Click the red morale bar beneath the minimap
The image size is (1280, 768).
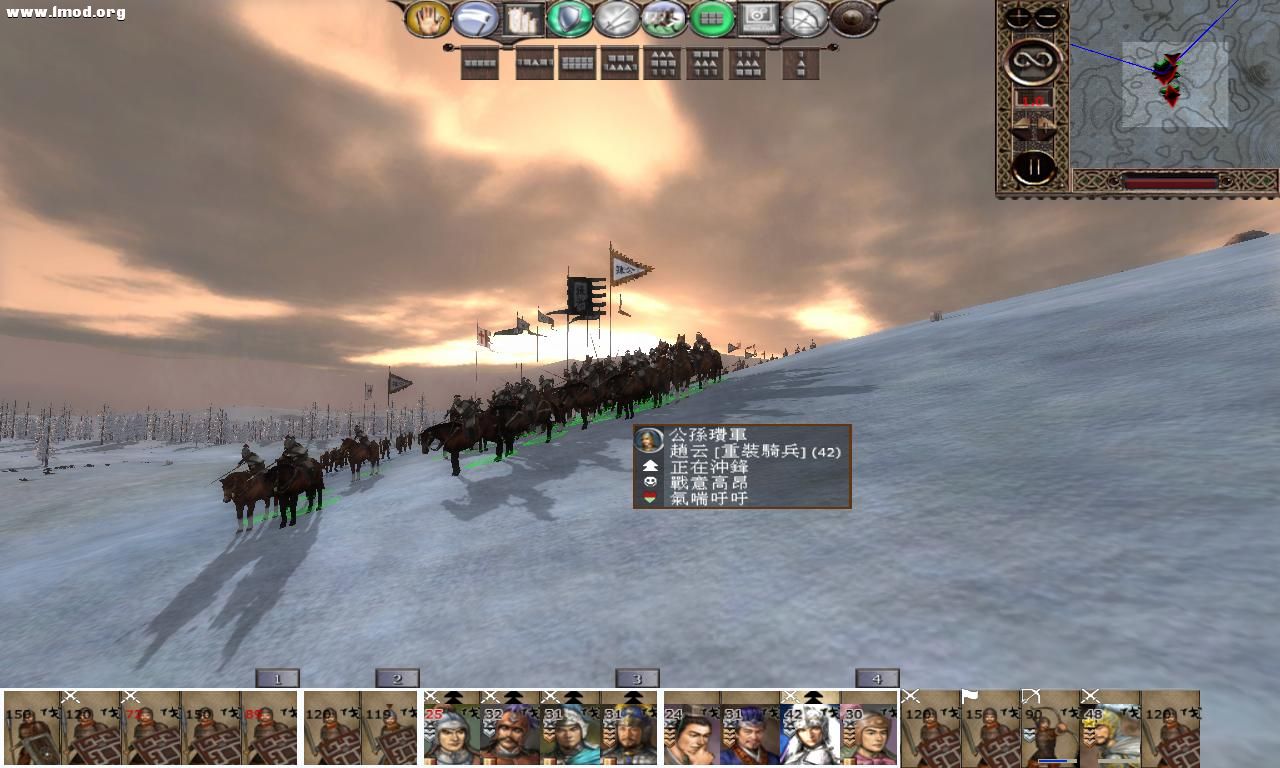(1170, 180)
